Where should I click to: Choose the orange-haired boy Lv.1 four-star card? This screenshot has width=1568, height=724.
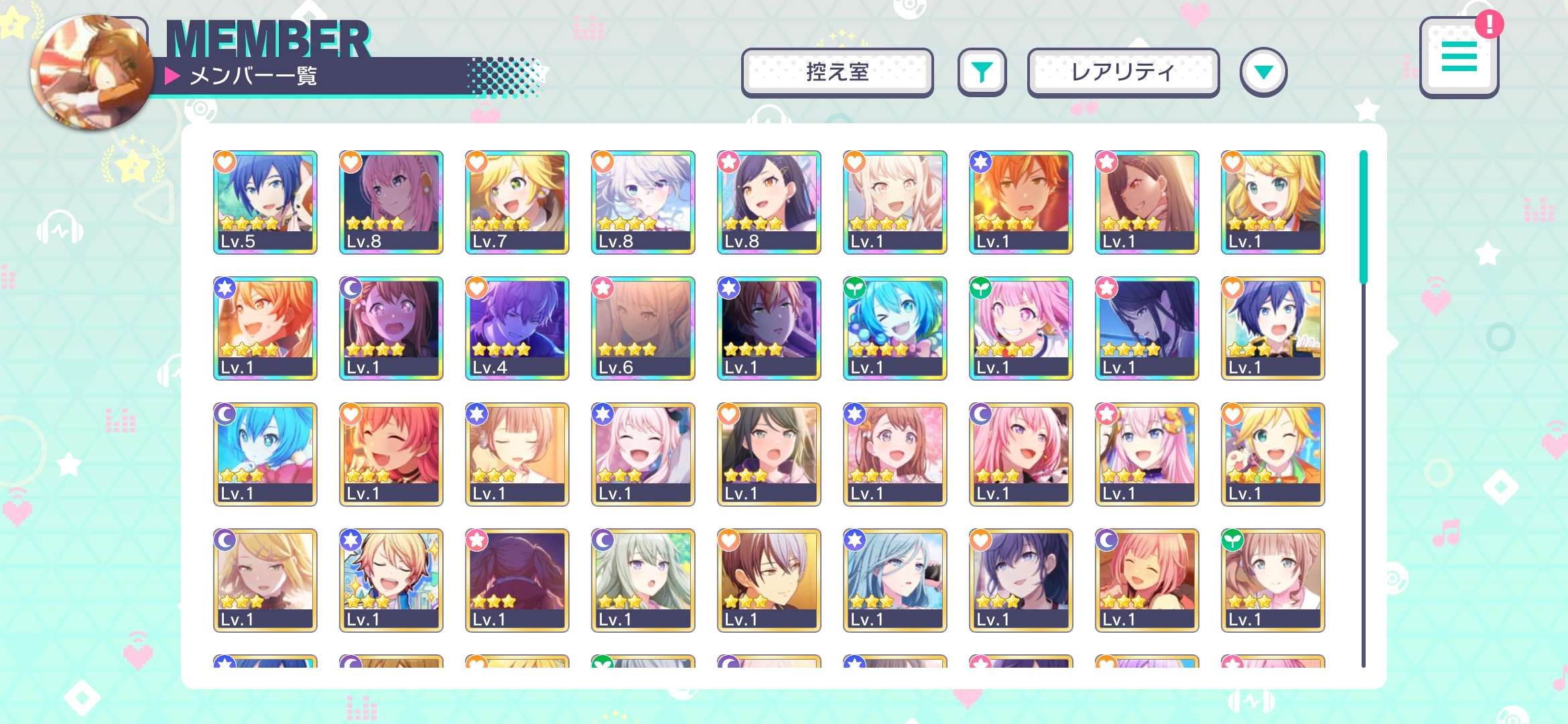(1021, 202)
